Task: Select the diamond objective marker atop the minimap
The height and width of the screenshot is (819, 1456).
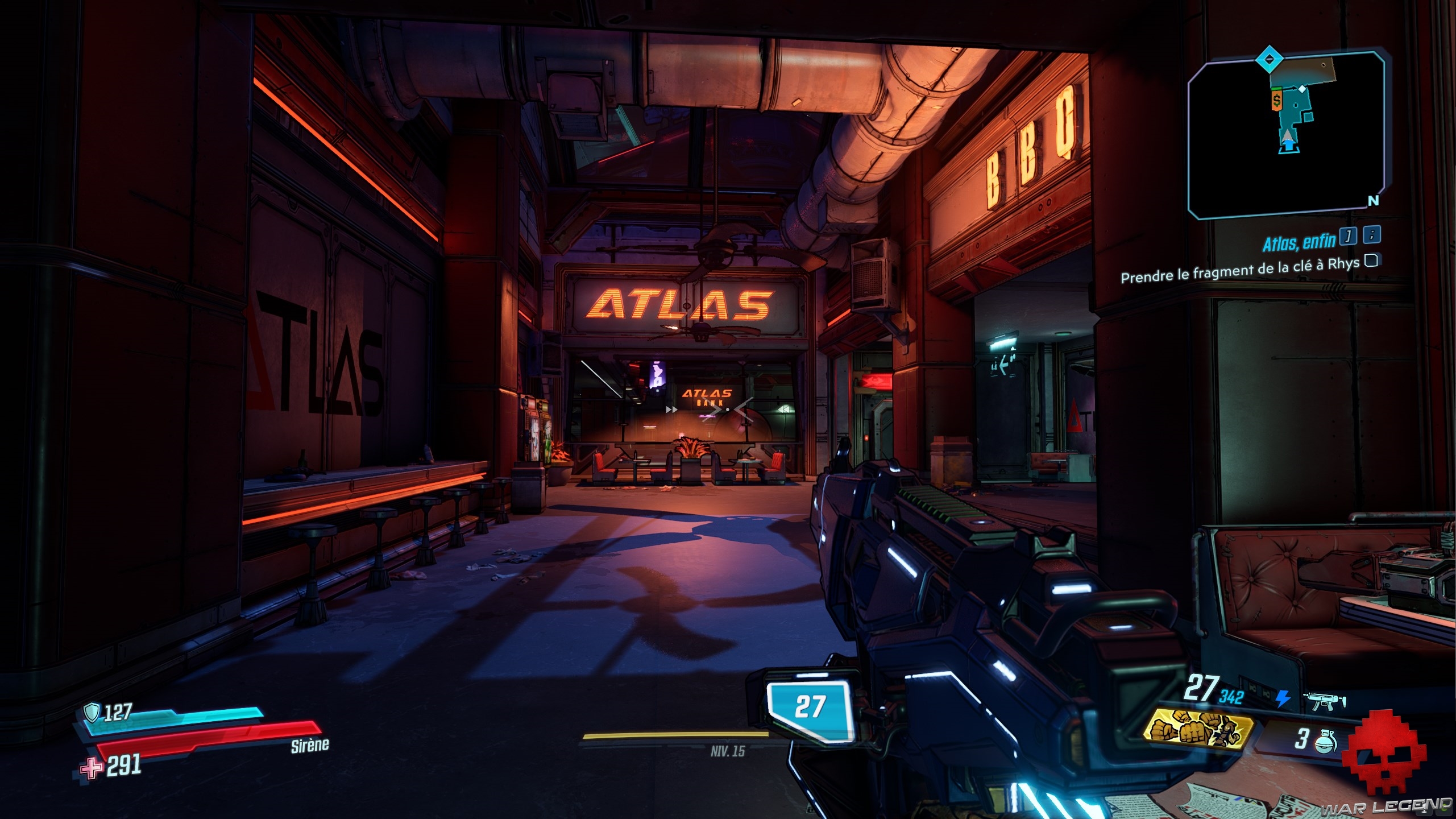Action: click(1268, 59)
